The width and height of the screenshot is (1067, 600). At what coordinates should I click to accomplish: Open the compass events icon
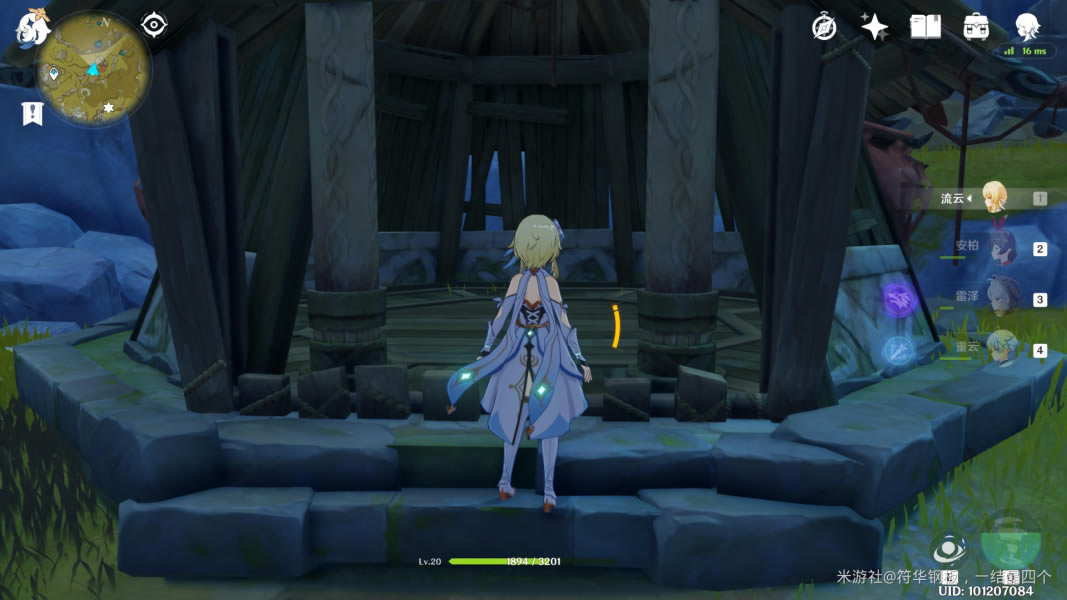(824, 27)
